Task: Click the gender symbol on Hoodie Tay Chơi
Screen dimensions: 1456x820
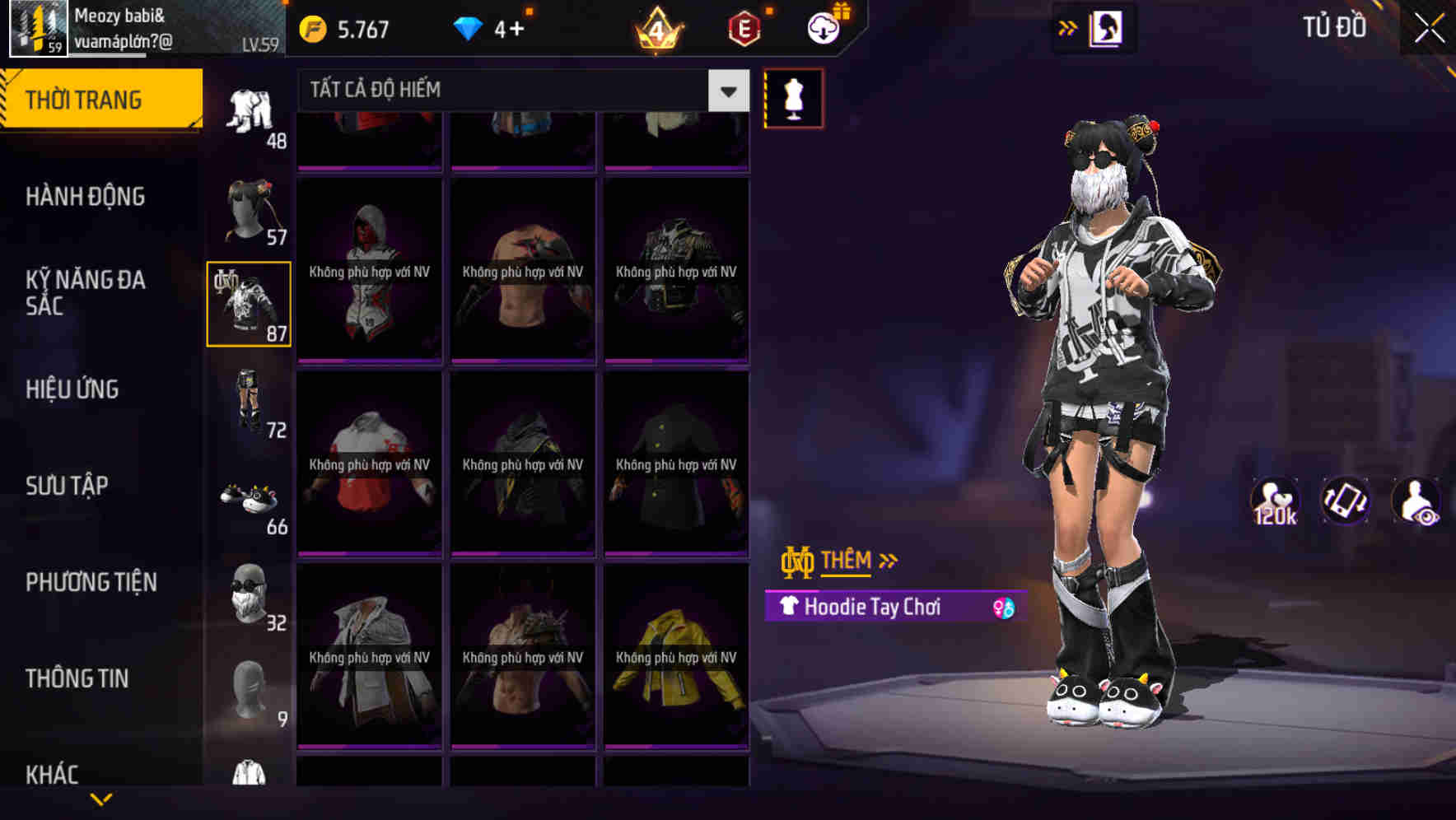Action: coord(1004,608)
